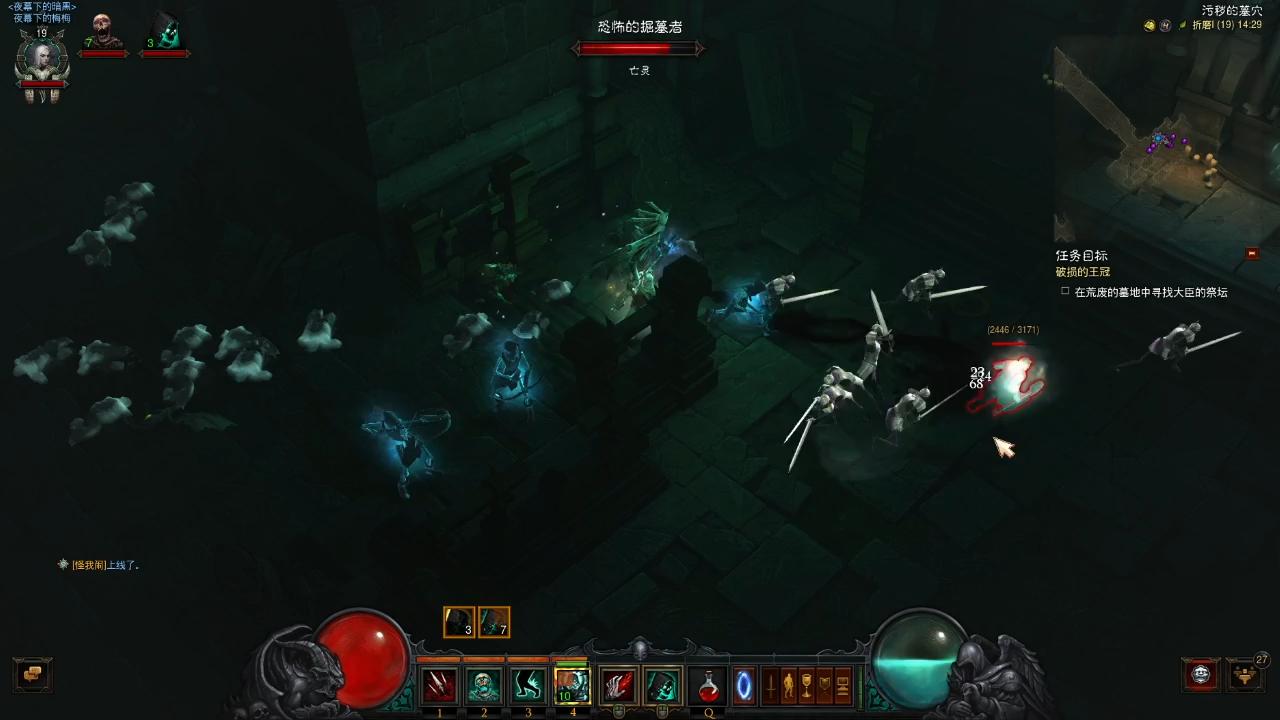1280x720 pixels.
Task: Open the red skull icon button
Action: [x=1201, y=674]
